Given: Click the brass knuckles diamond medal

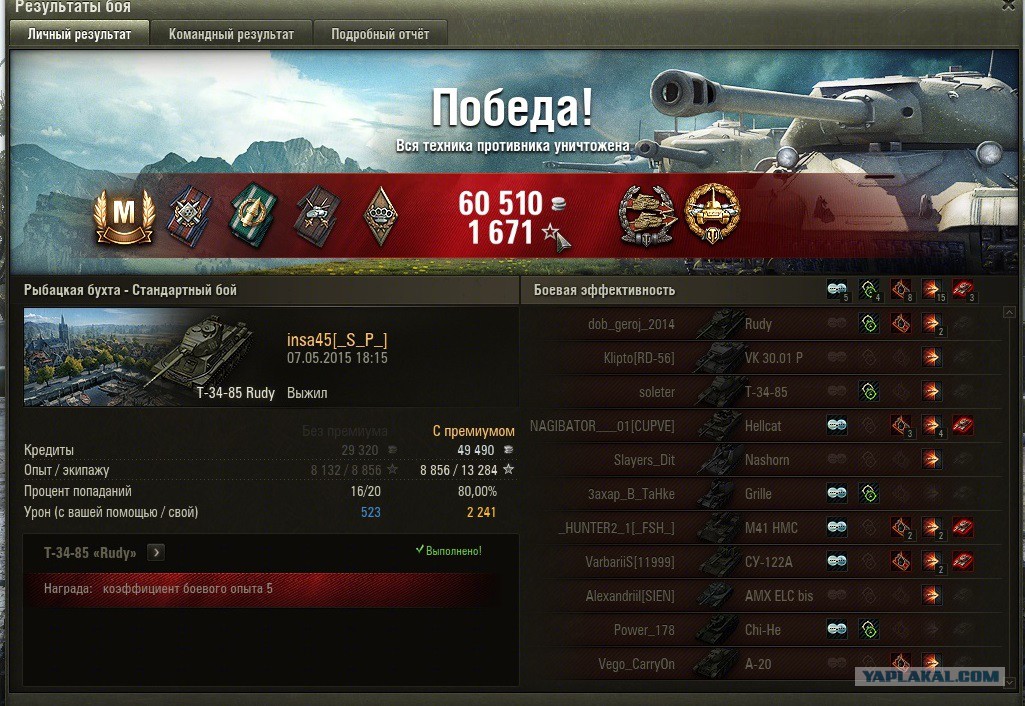Looking at the screenshot, I should [x=379, y=215].
